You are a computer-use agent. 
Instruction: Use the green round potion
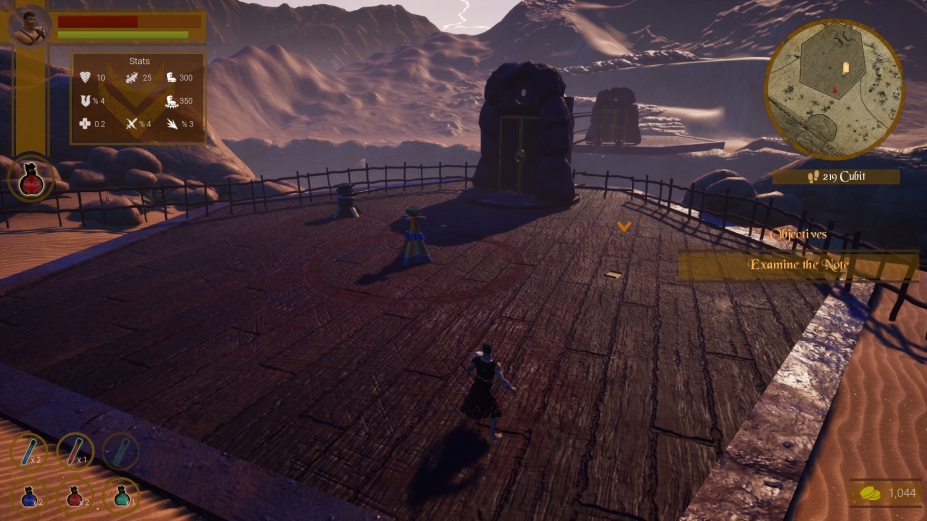[121, 494]
